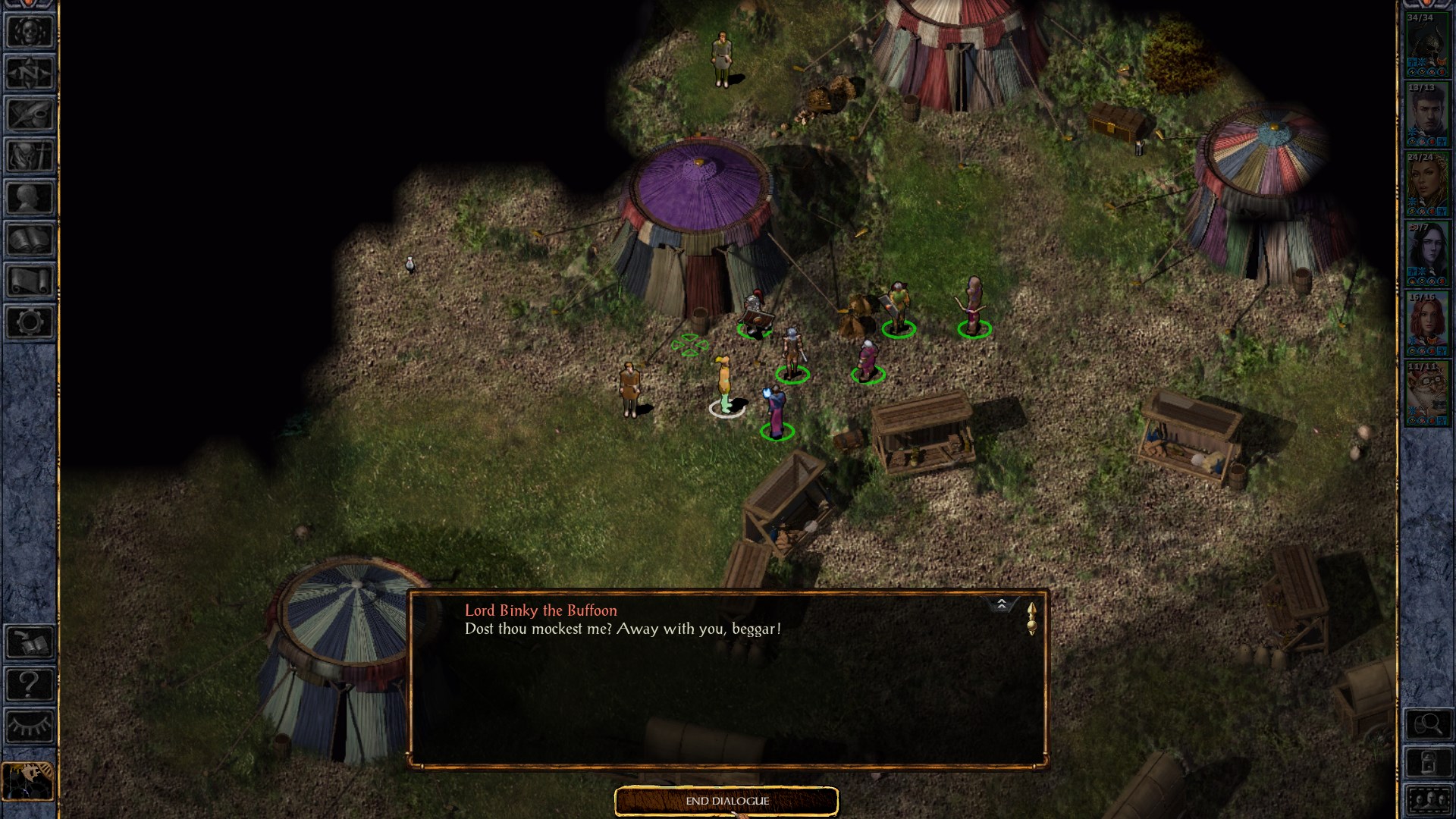Select the goggled gnome portrait with 11/11 HP

point(1426,394)
